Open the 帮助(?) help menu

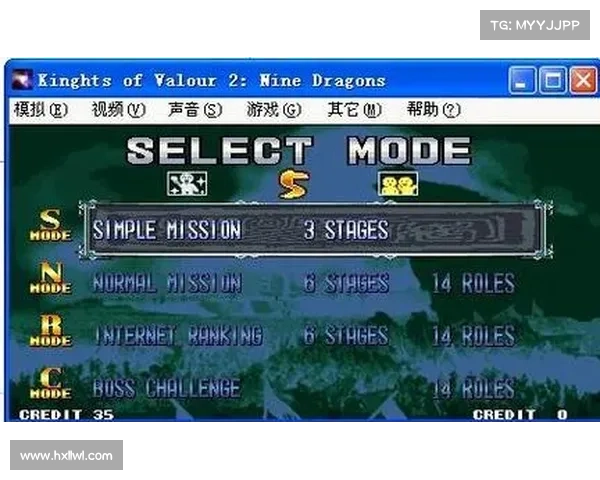[x=433, y=110]
